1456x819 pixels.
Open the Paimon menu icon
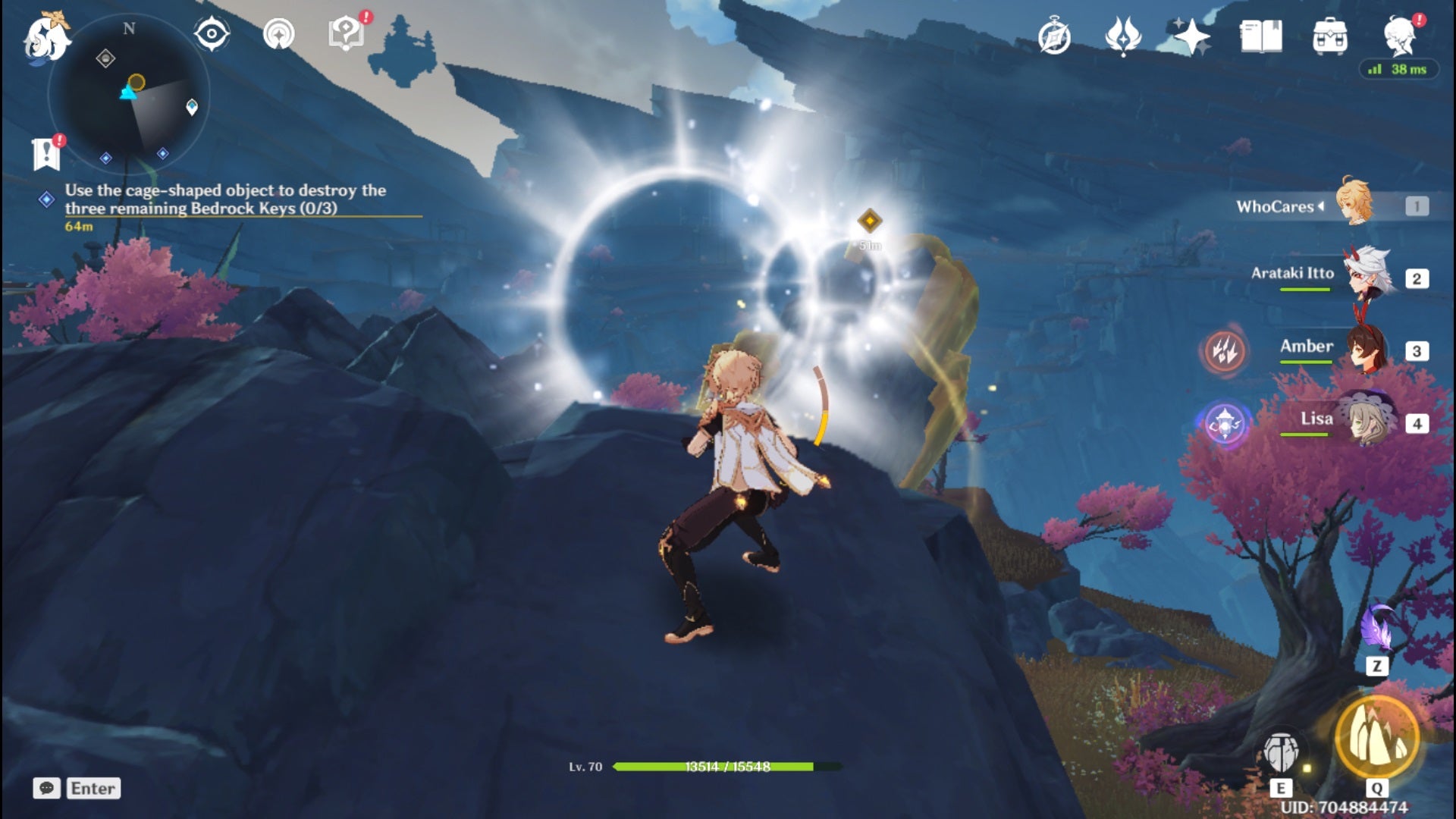47,38
